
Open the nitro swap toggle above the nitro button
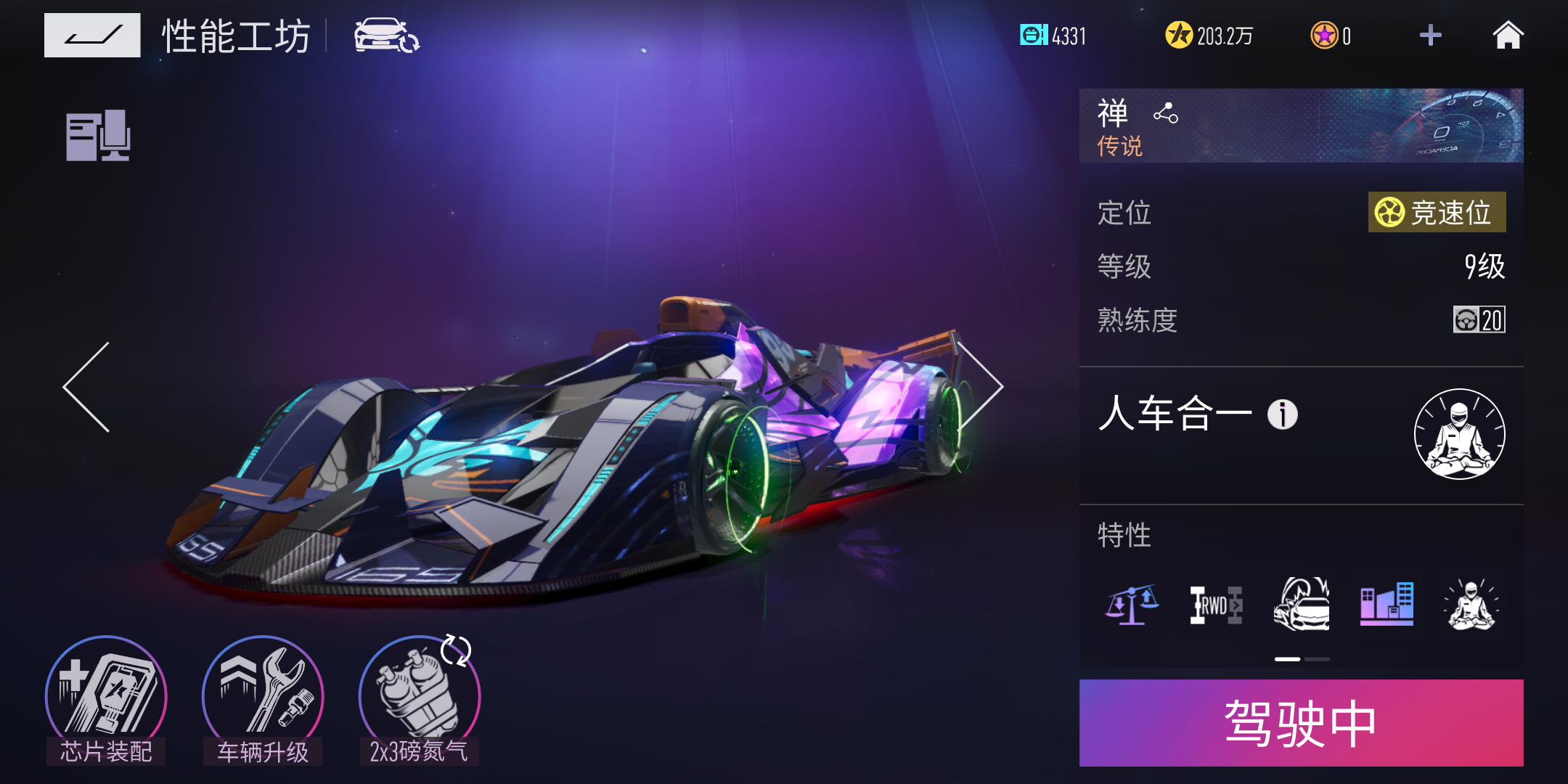[x=457, y=652]
